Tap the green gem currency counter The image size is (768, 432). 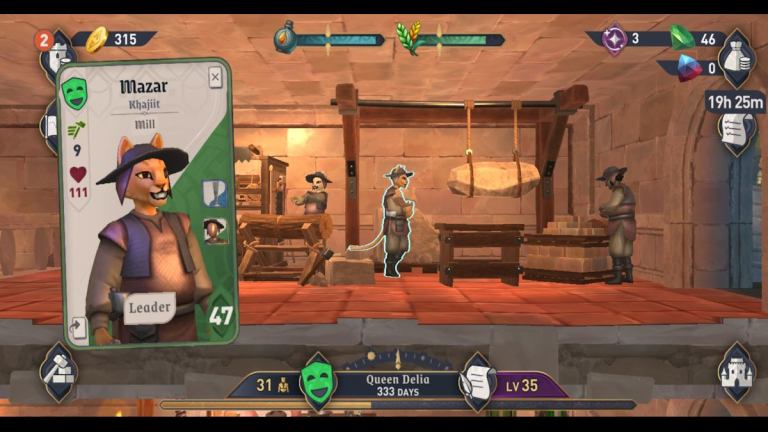697,39
